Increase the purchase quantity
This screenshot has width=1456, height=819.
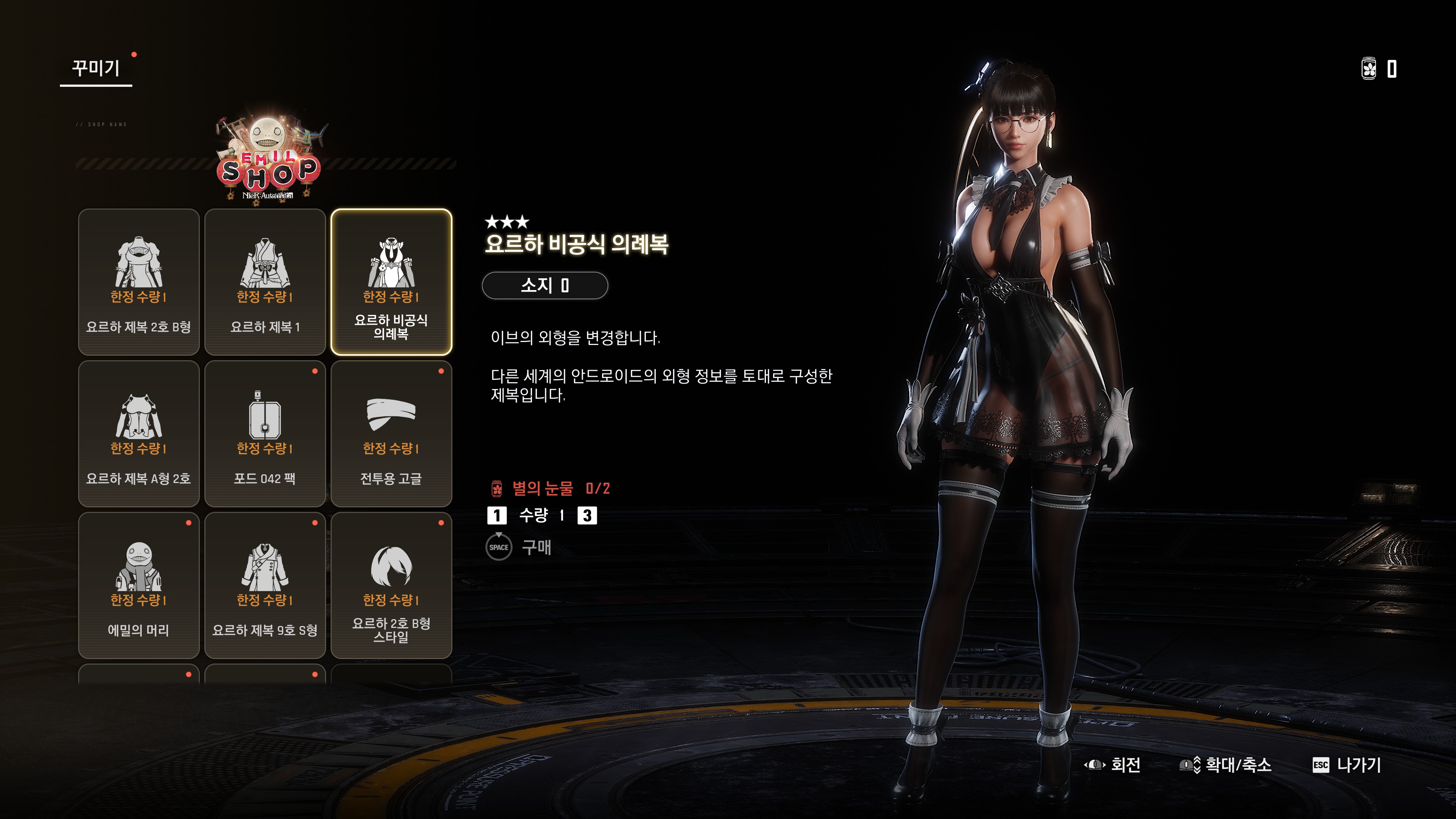587,515
